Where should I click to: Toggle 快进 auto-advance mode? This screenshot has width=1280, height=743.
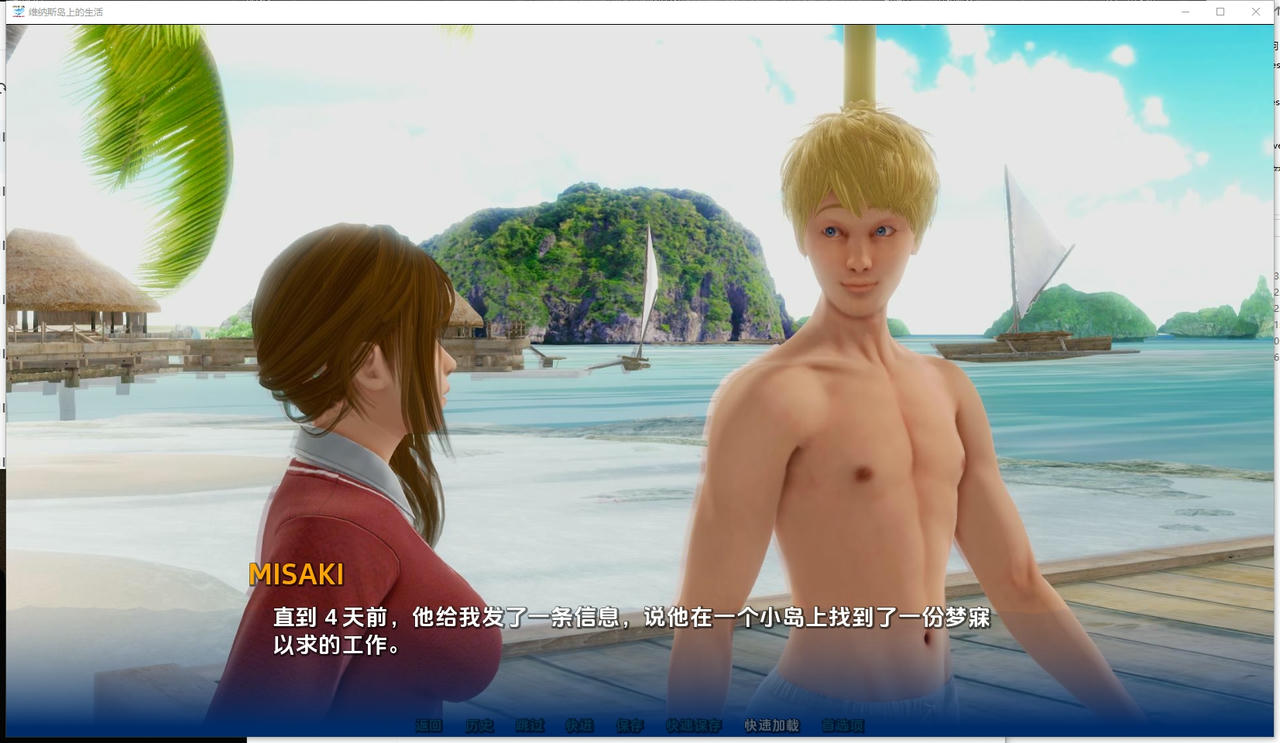pyautogui.click(x=581, y=726)
